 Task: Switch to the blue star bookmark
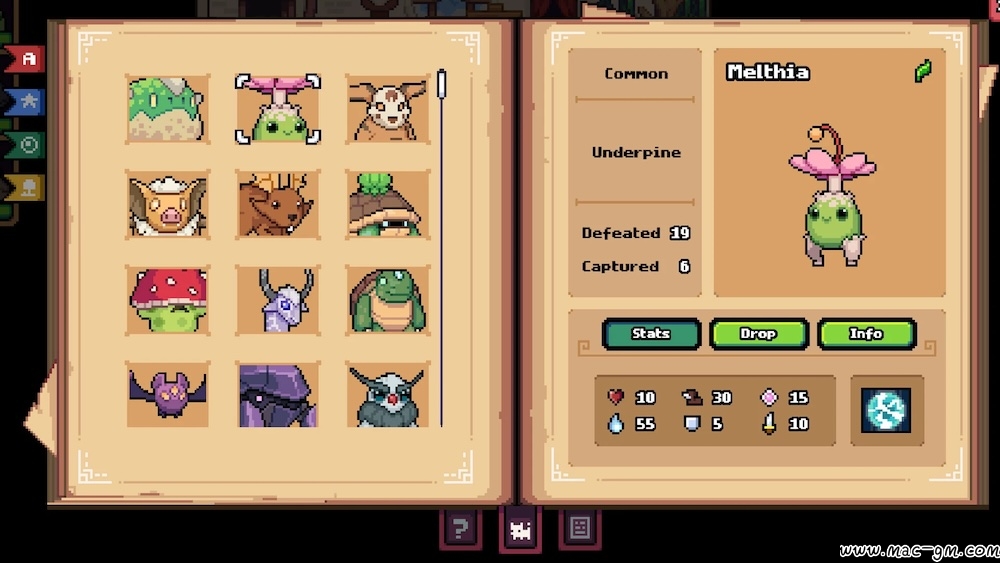click(27, 101)
